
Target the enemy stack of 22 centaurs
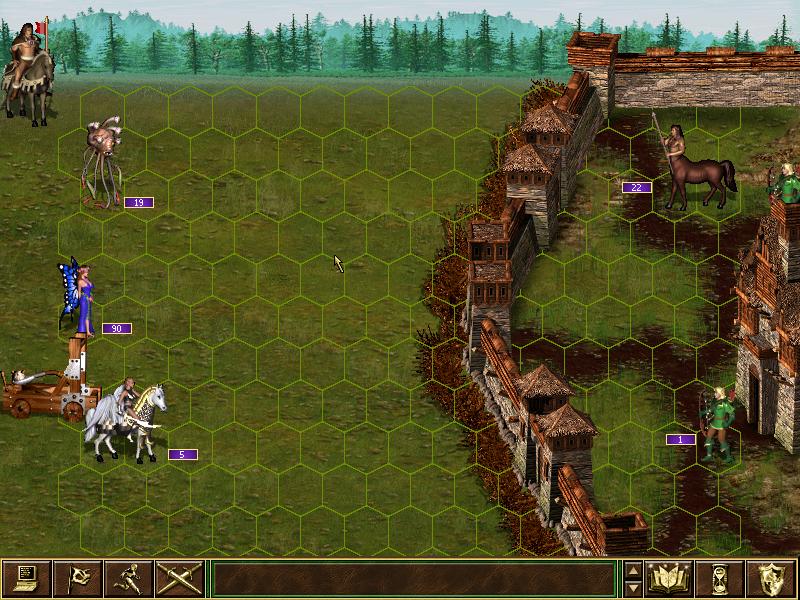point(690,165)
